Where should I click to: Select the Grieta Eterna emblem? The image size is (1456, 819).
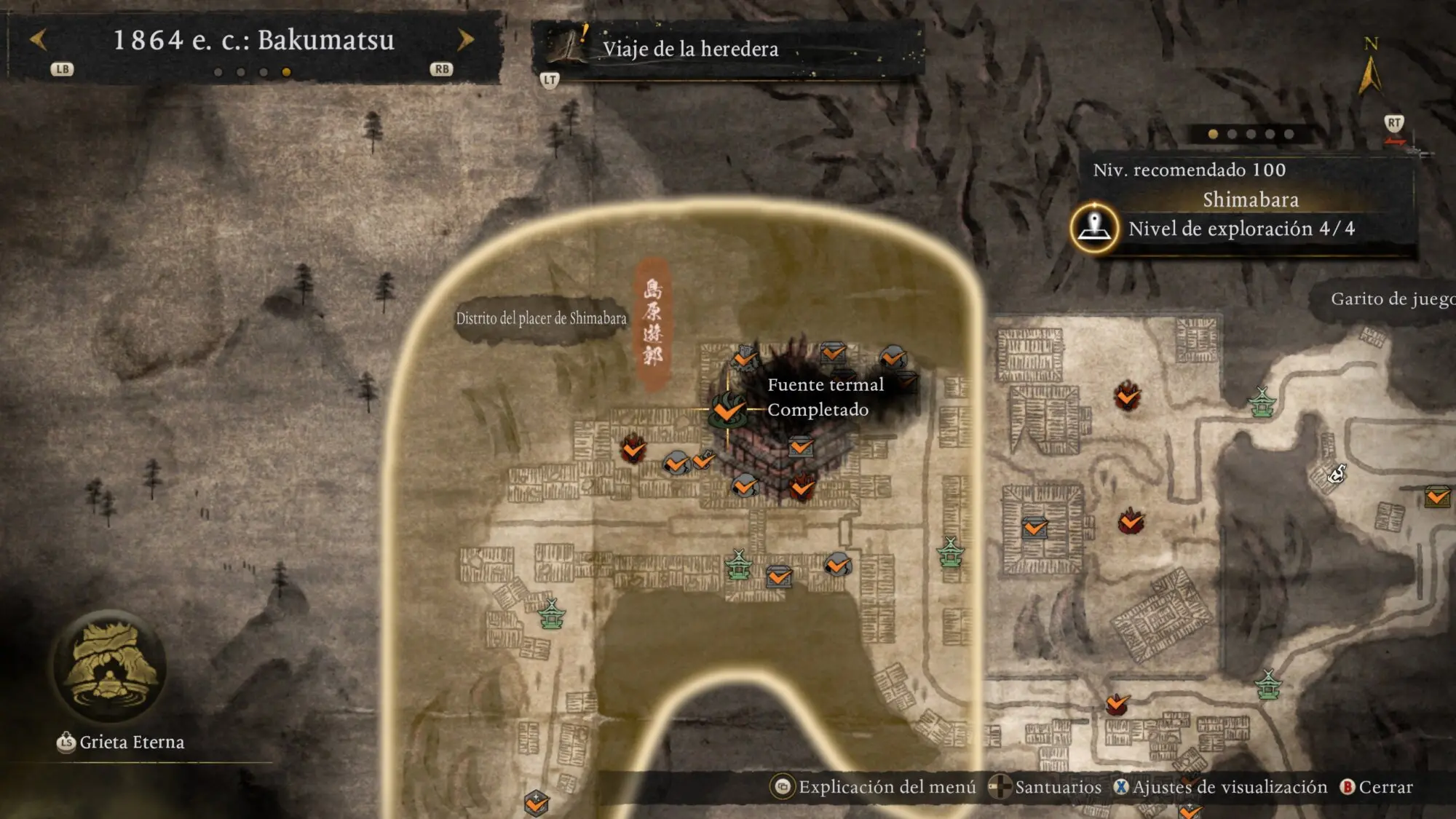[110, 668]
